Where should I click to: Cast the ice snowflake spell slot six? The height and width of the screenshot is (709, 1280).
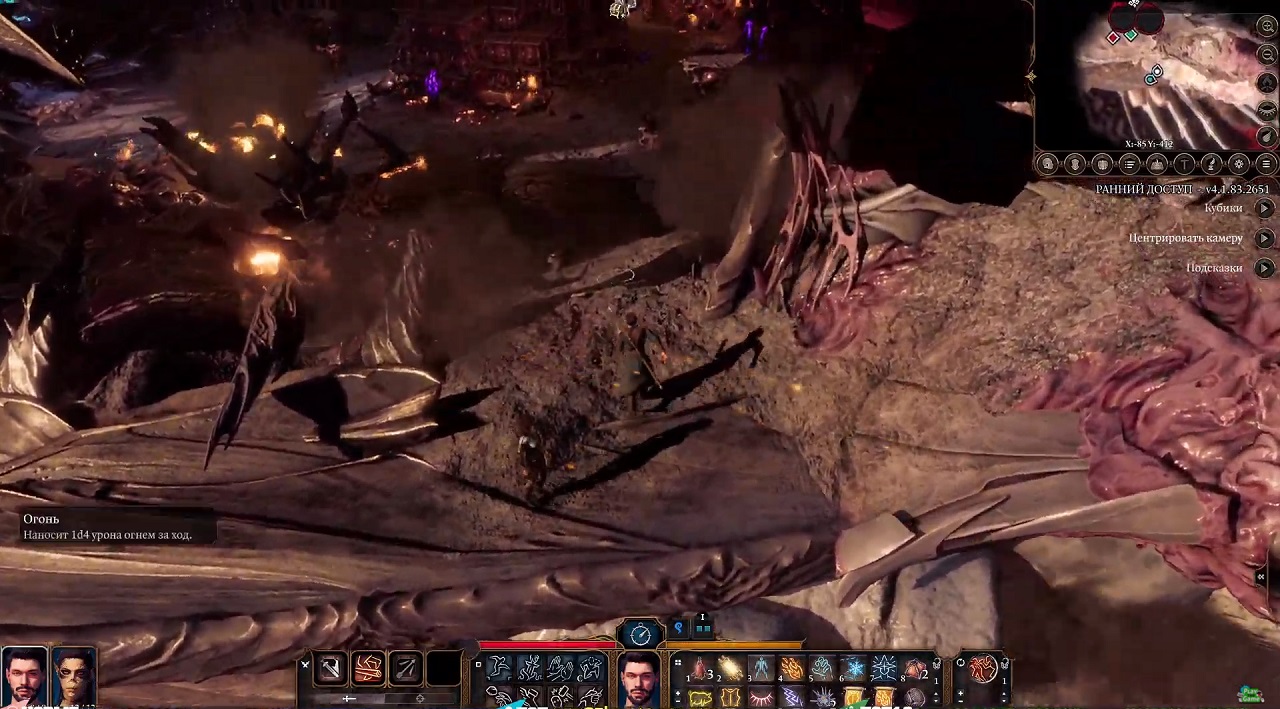(853, 668)
